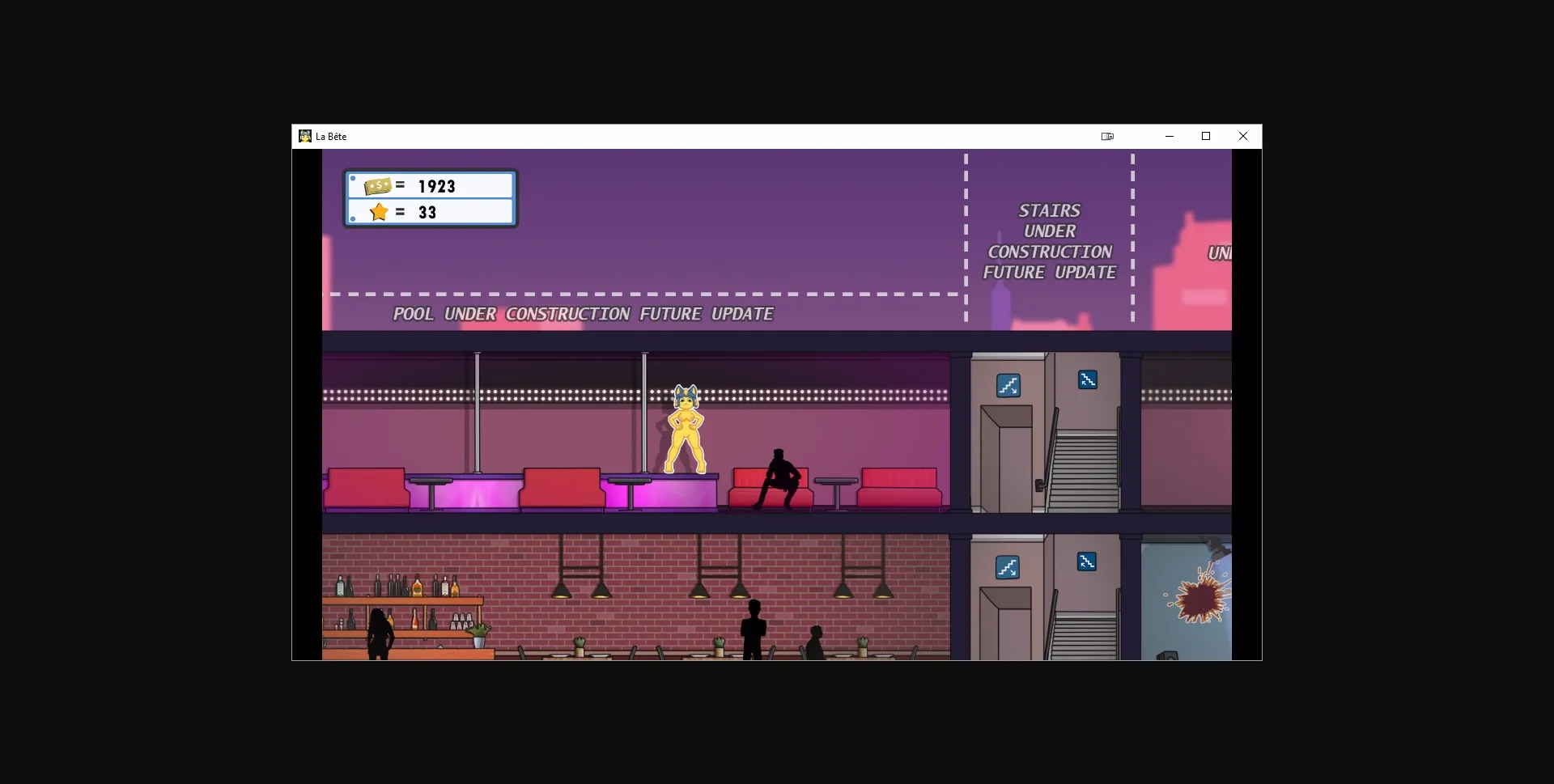Click the La Bête icon in the title bar
The width and height of the screenshot is (1554, 784).
tap(304, 136)
